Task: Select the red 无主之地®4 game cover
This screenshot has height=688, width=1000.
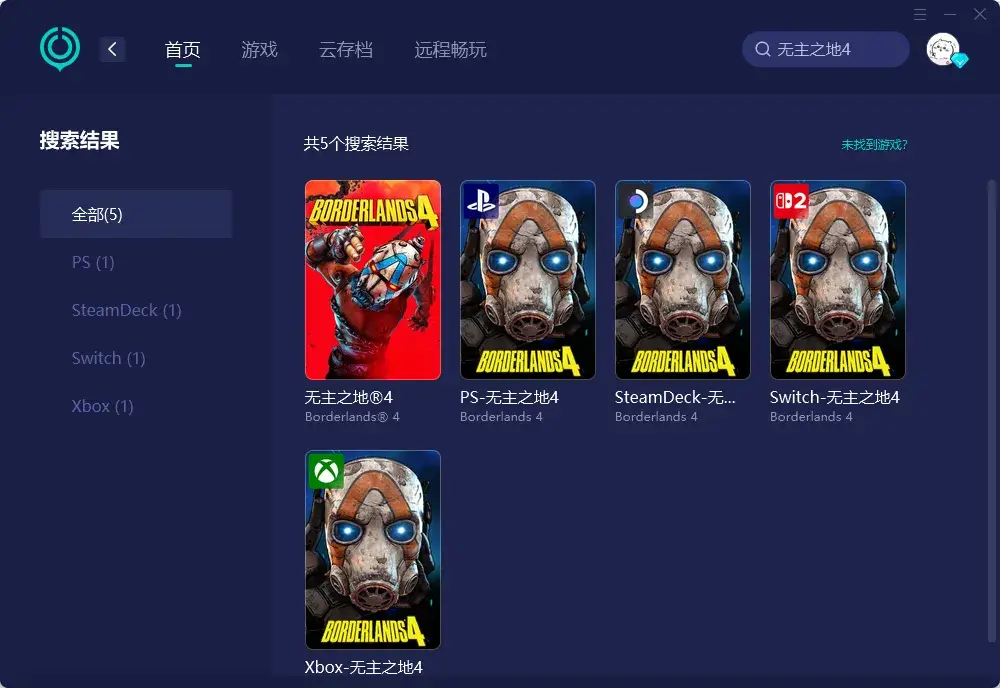Action: [373, 280]
